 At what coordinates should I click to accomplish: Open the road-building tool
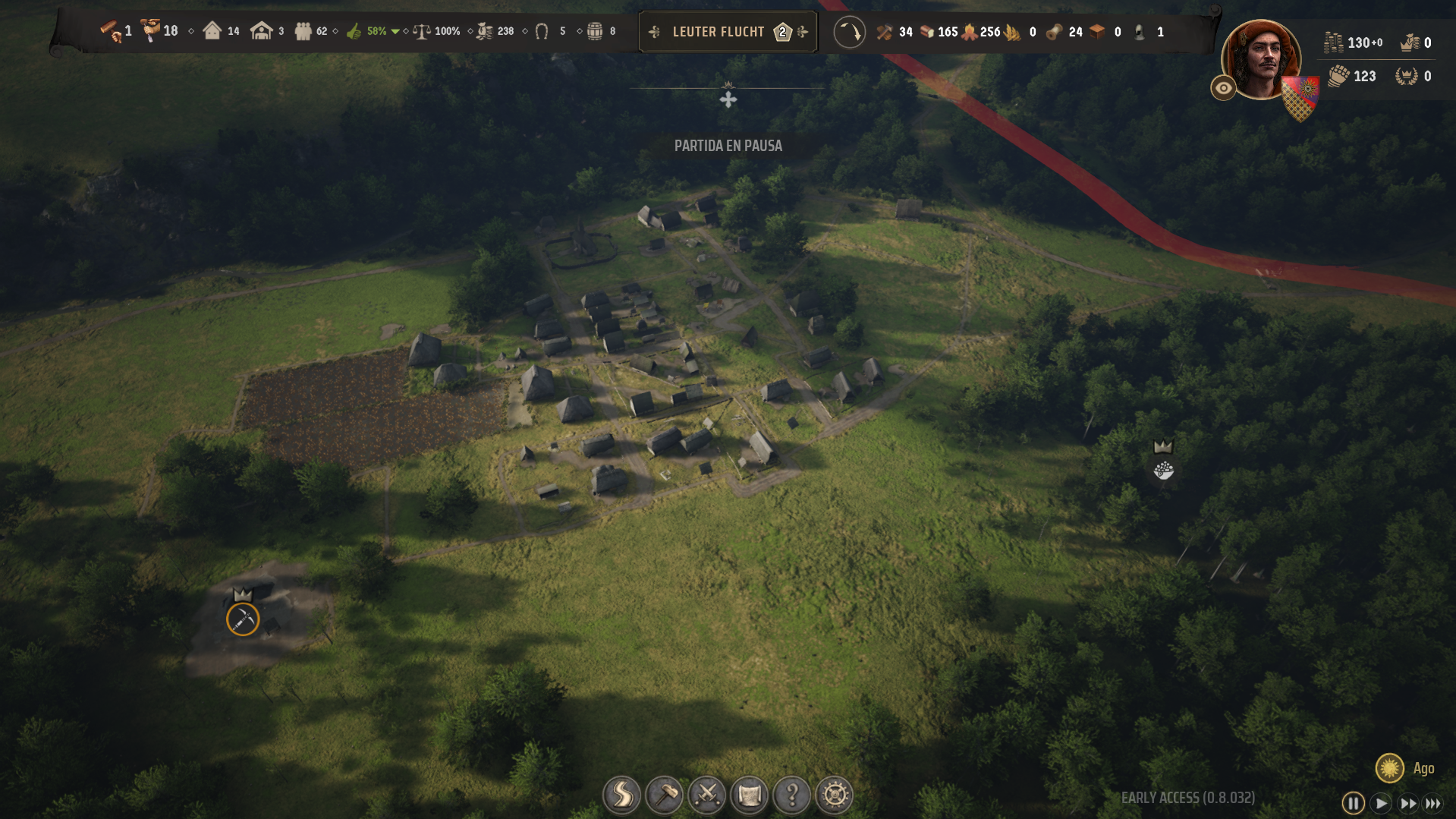pyautogui.click(x=621, y=795)
